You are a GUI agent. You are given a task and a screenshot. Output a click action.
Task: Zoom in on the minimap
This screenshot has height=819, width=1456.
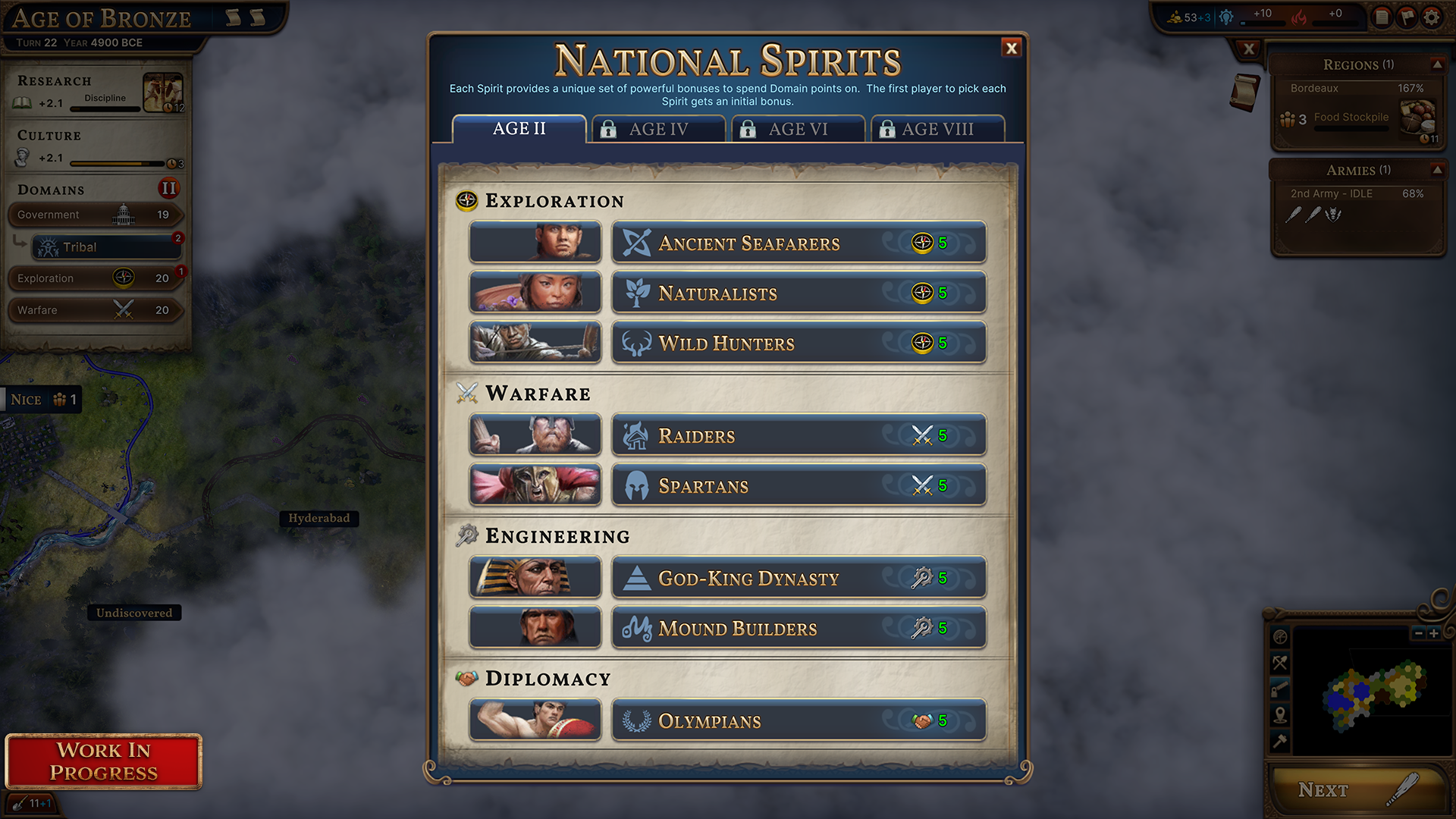[1433, 633]
